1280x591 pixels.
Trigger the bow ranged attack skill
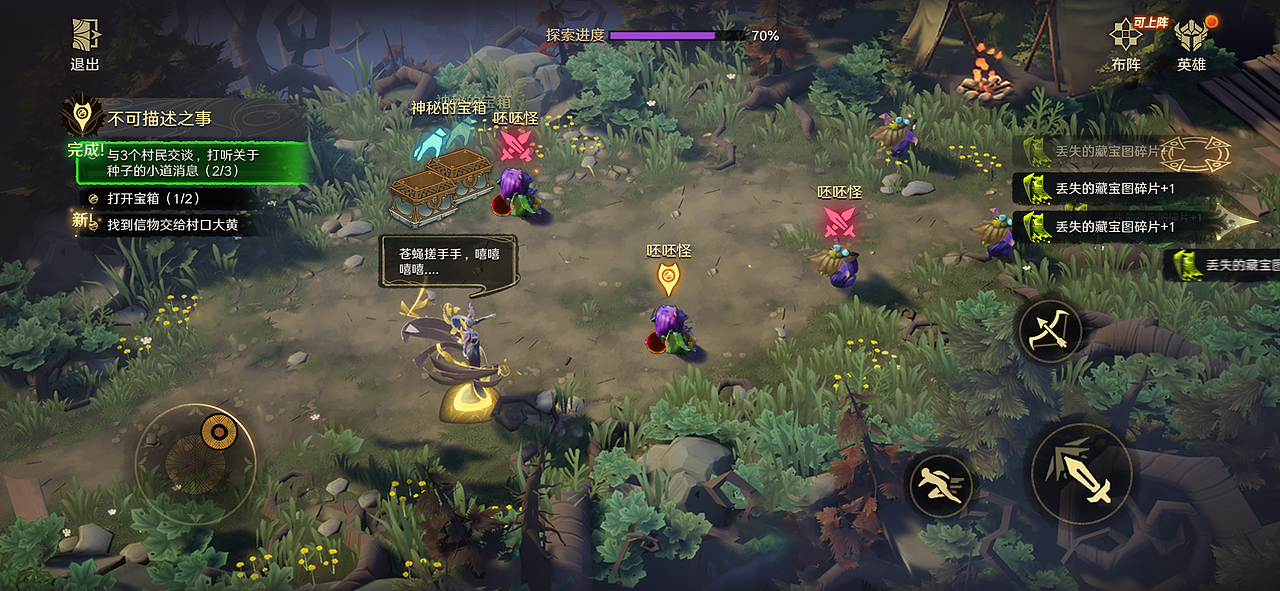click(x=1050, y=331)
